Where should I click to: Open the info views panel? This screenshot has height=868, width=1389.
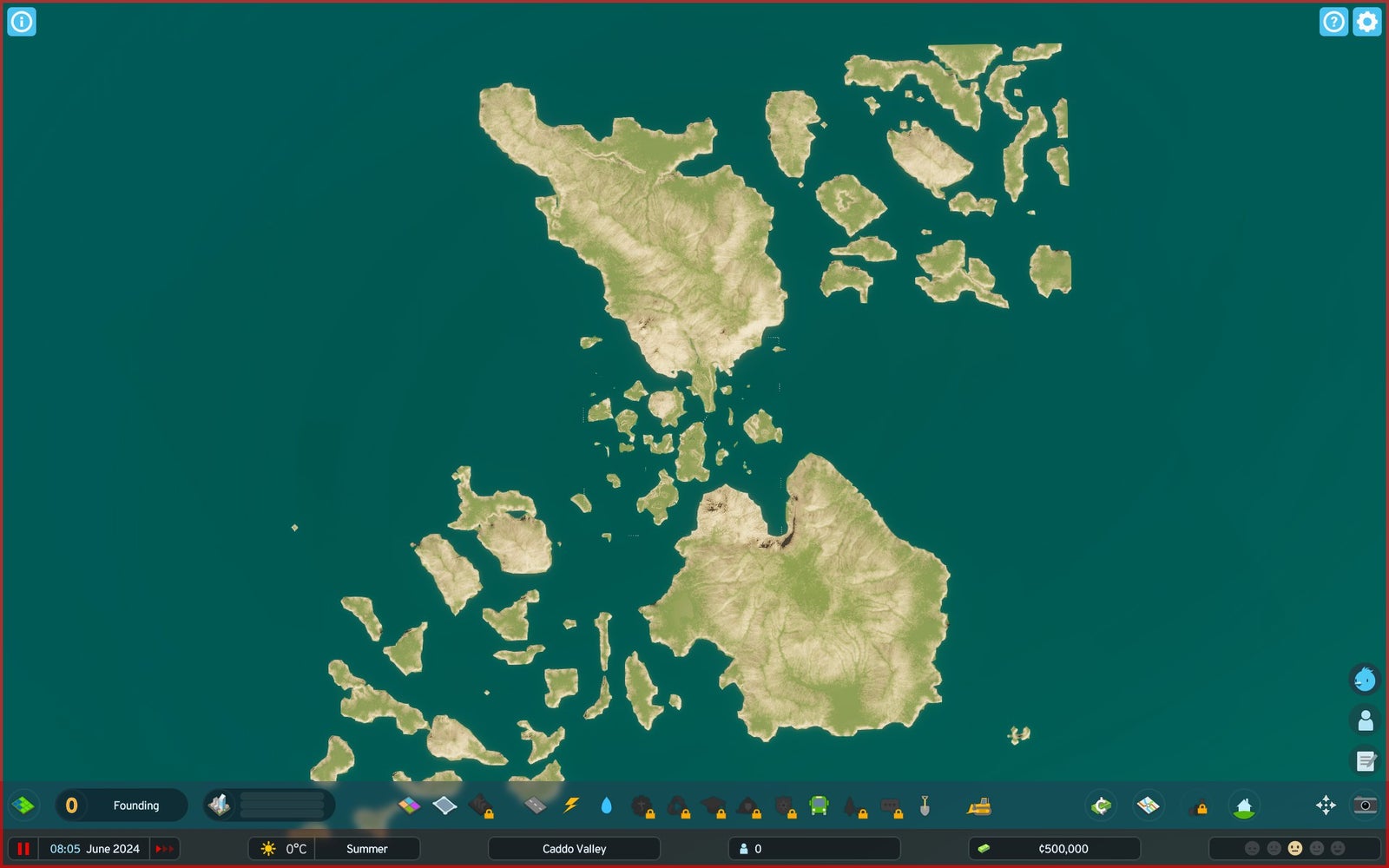pyautogui.click(x=22, y=22)
